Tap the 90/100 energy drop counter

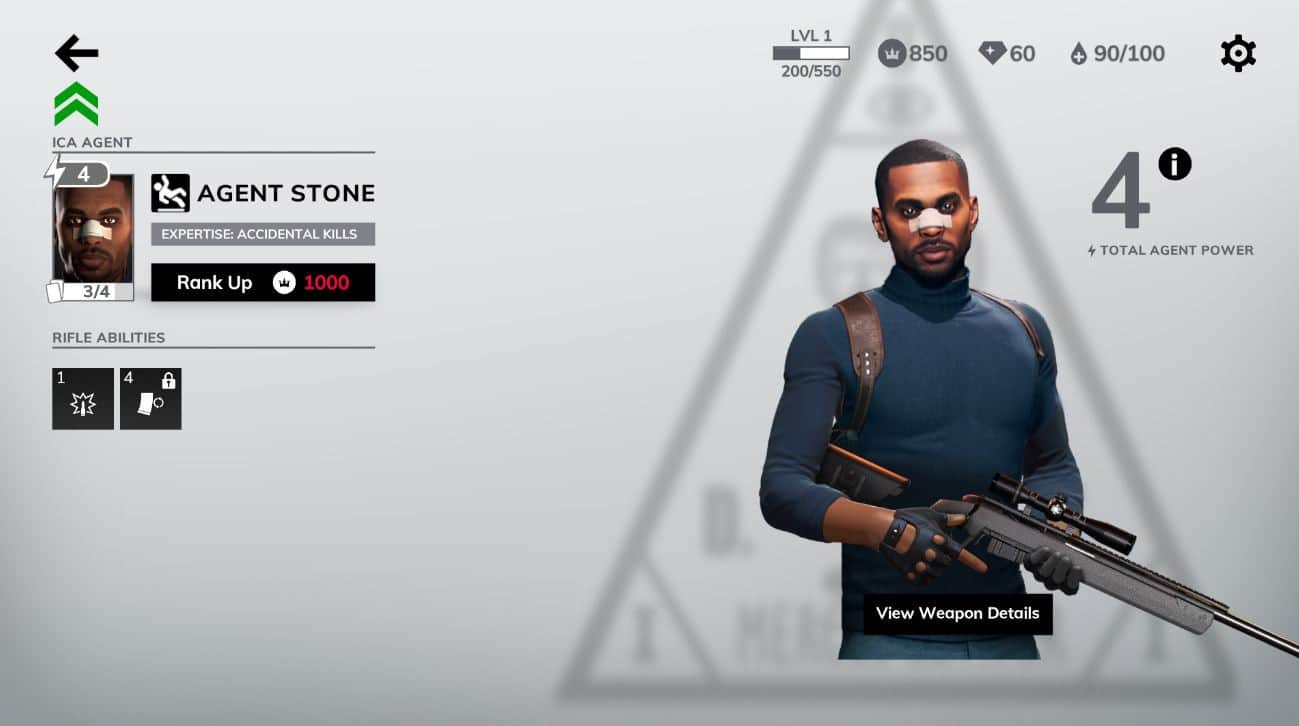pos(1116,53)
